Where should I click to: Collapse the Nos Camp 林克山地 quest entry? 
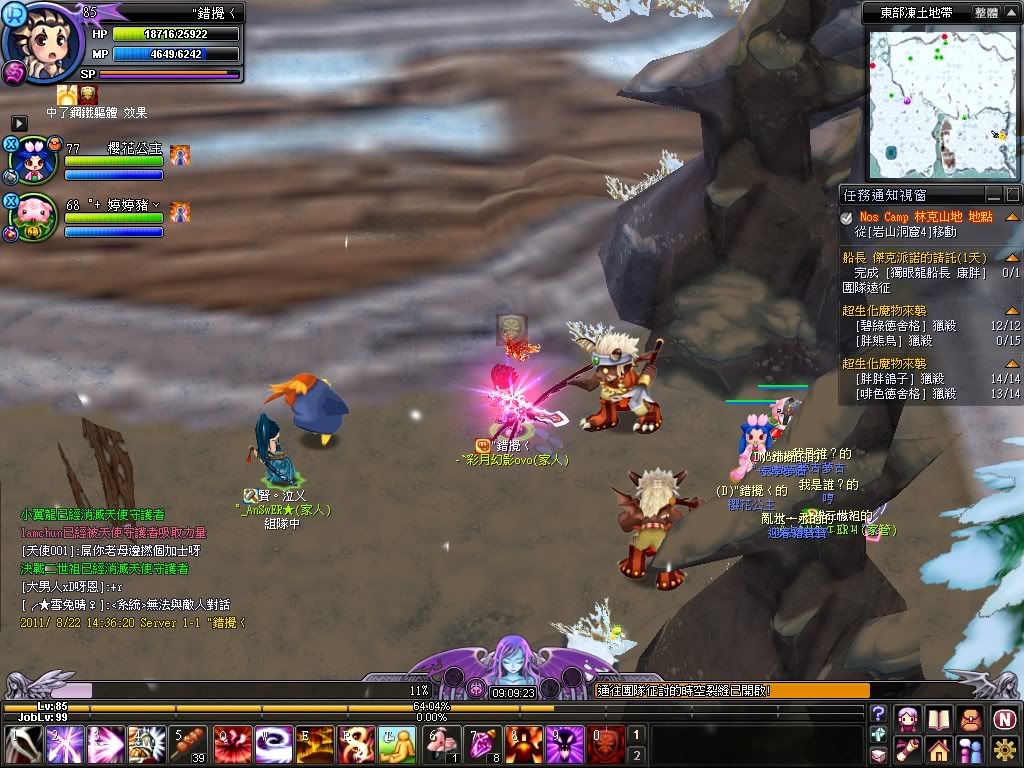pyautogui.click(x=1012, y=217)
